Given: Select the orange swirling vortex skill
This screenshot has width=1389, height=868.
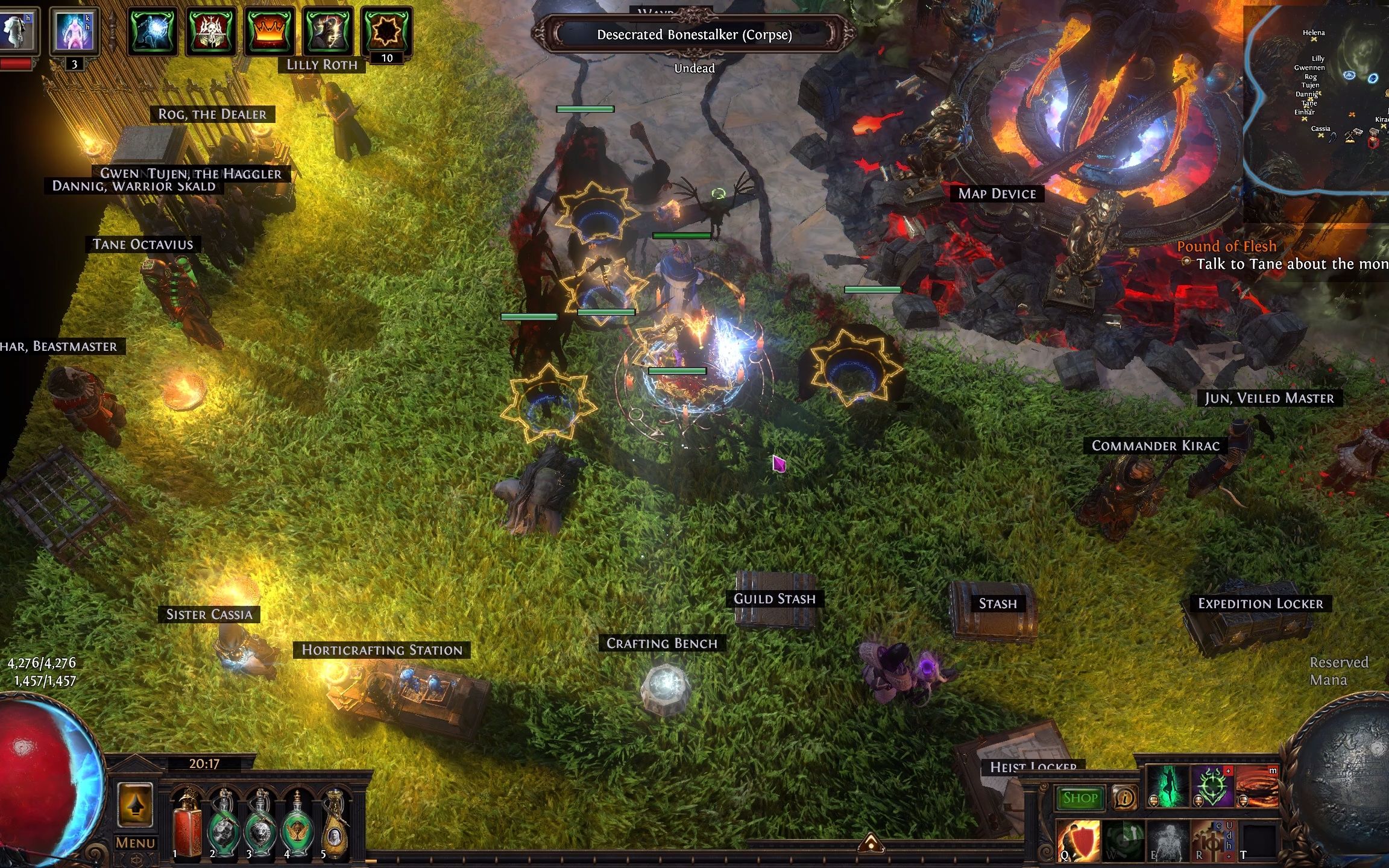Looking at the screenshot, I should 1257,786.
